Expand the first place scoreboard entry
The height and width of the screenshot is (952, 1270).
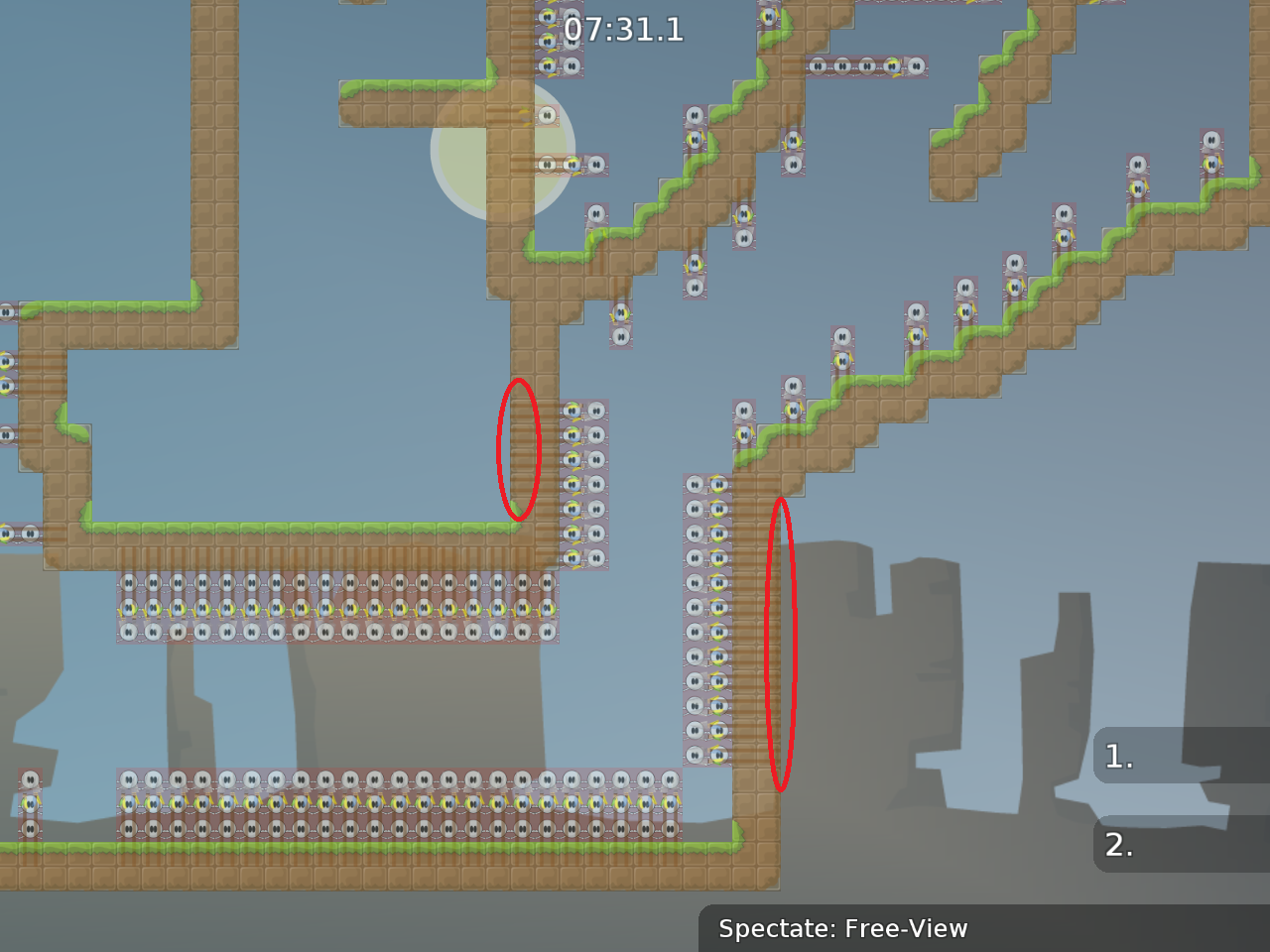coord(1181,758)
